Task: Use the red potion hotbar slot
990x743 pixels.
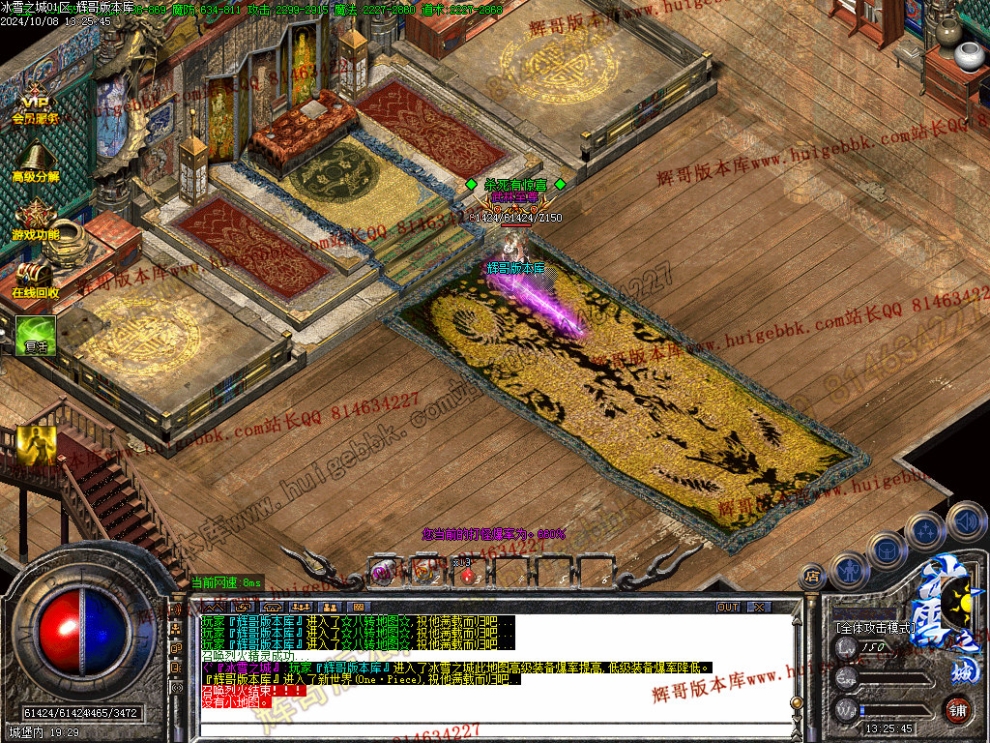Action: [466, 573]
